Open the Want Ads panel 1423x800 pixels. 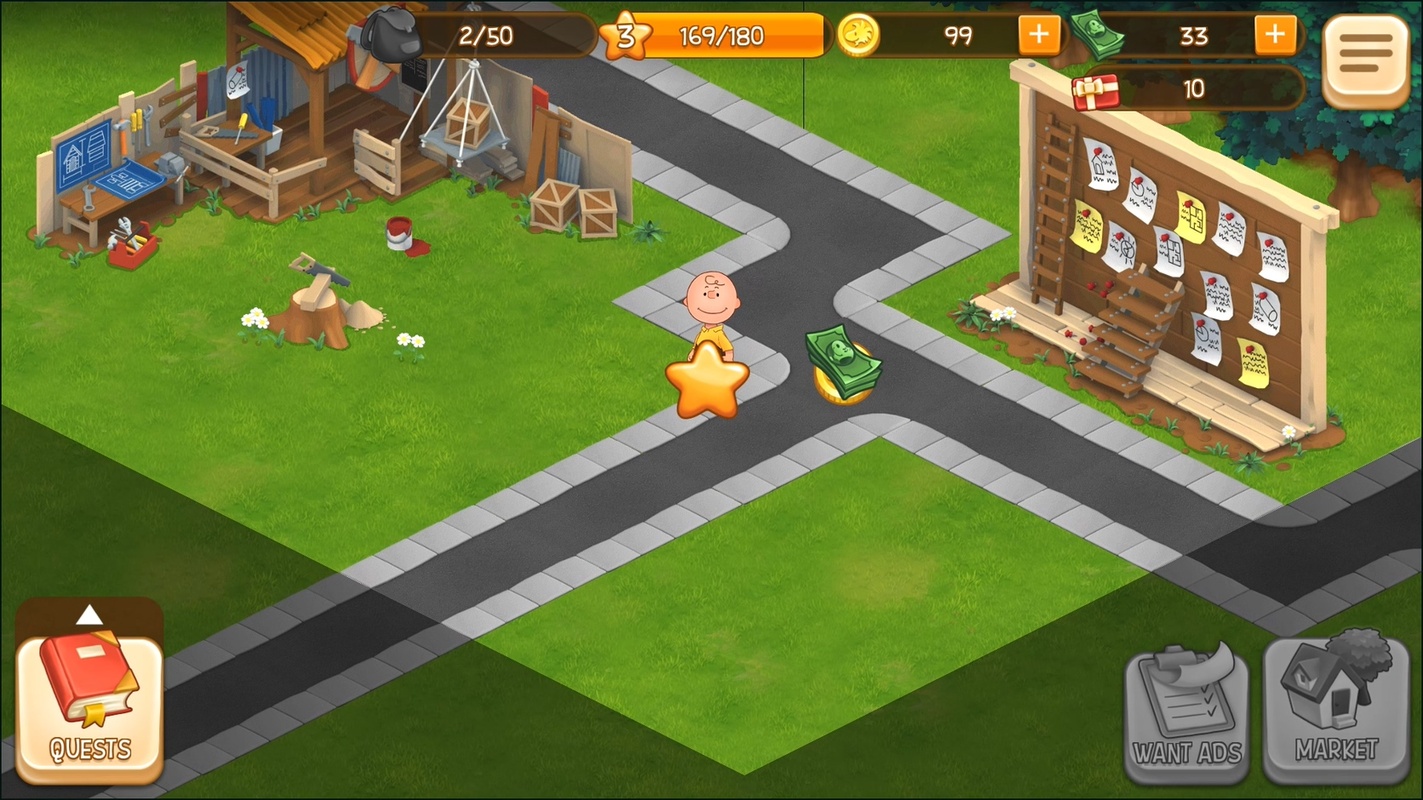click(1187, 711)
